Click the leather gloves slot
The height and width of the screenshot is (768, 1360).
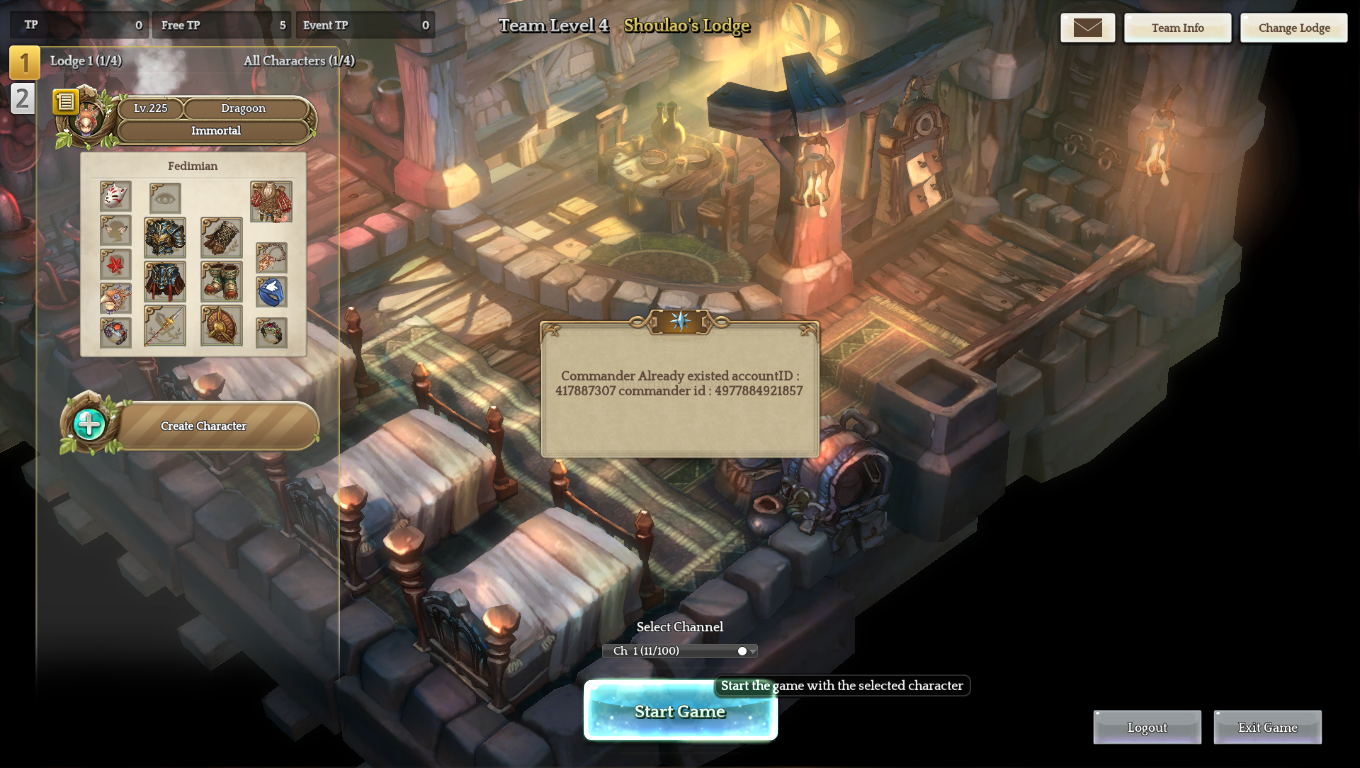(x=221, y=238)
